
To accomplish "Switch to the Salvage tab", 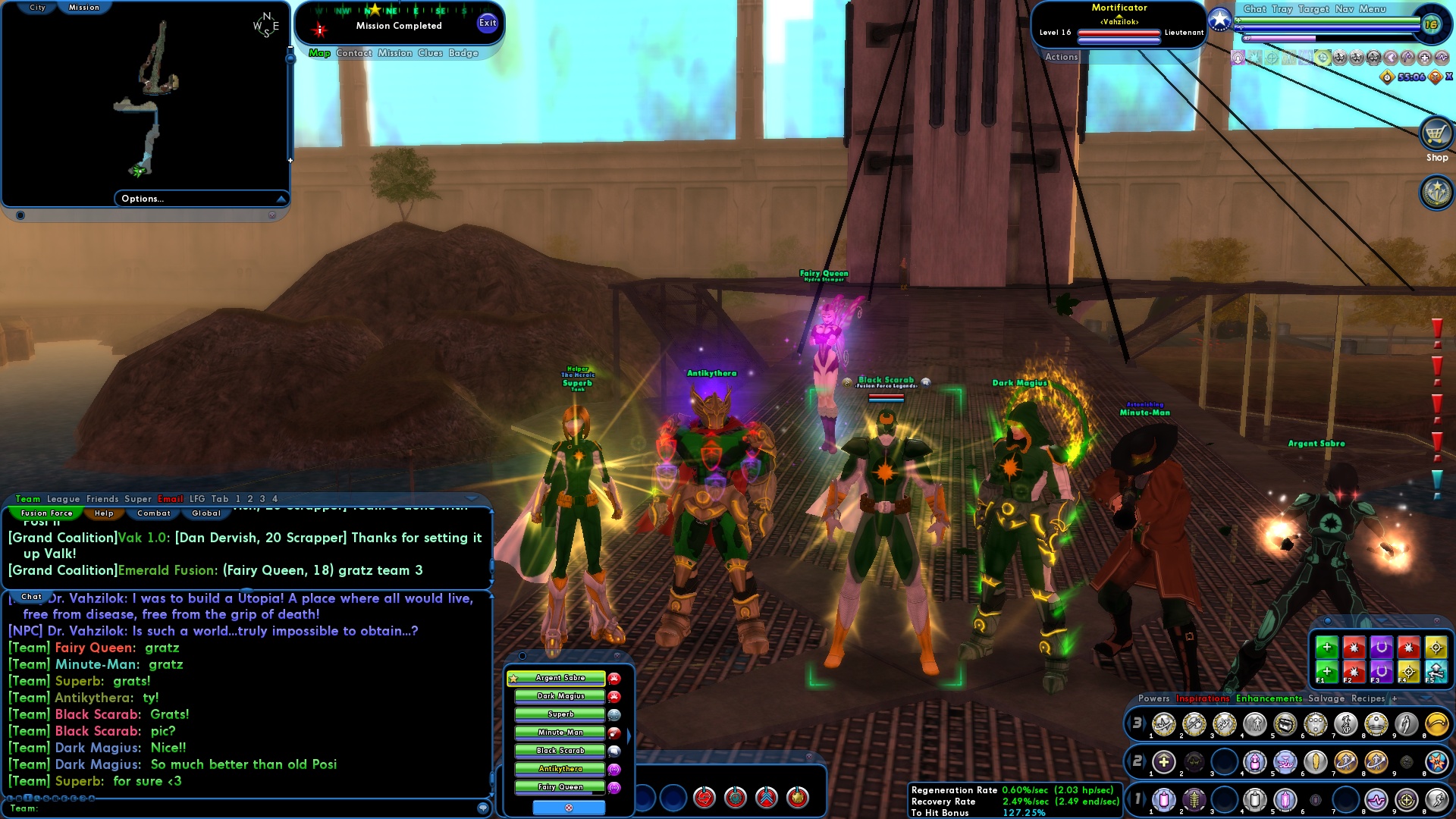I will [x=1326, y=699].
